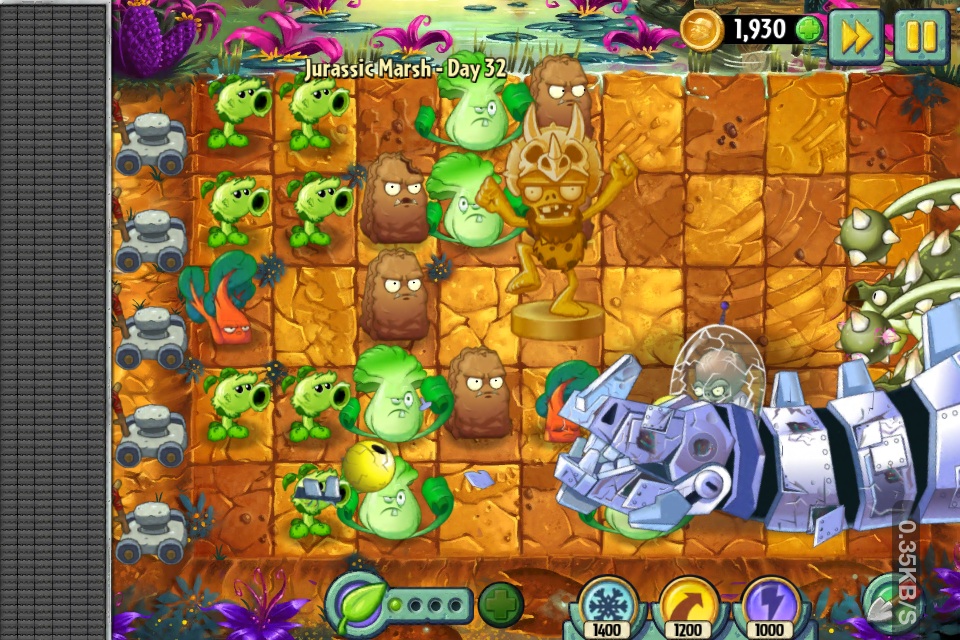Screen dimensions: 960x640
Task: Select the Plant Food leaf icon
Action: pyautogui.click(x=358, y=603)
